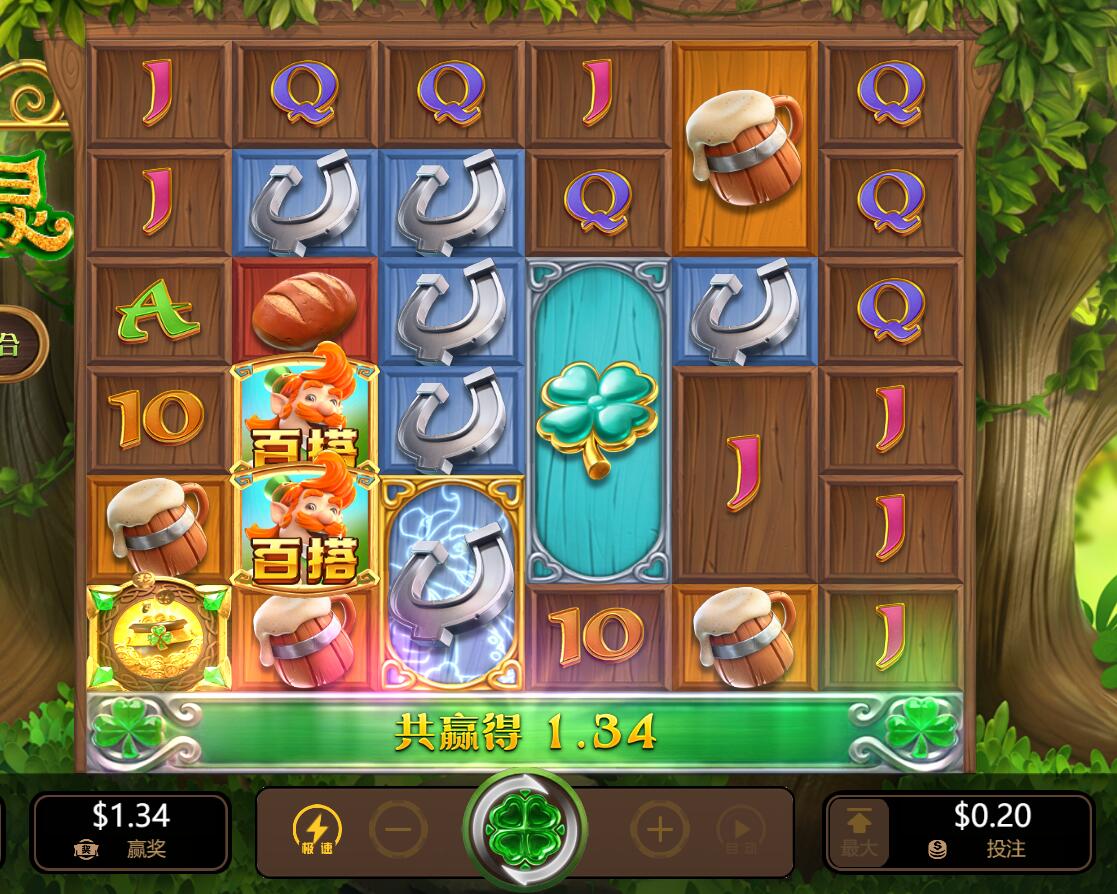1117x894 pixels.
Task: Toggle the lightning bolt turbo mode
Action: [316, 830]
